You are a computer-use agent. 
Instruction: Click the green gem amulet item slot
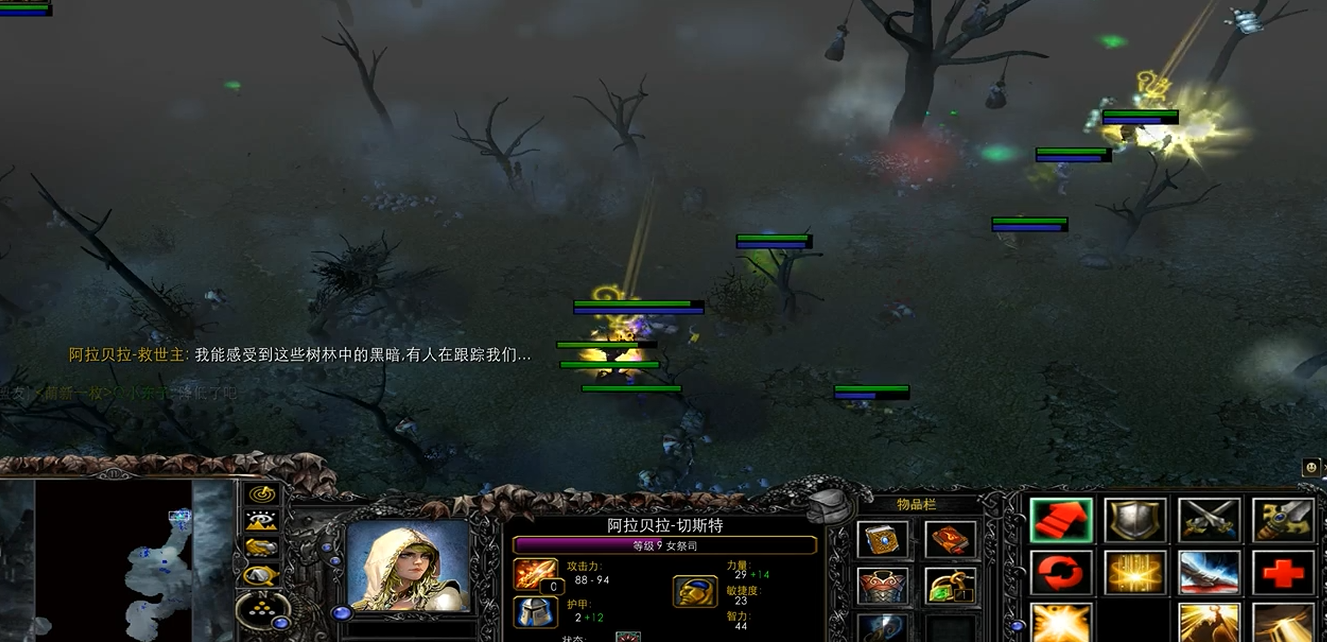[950, 586]
